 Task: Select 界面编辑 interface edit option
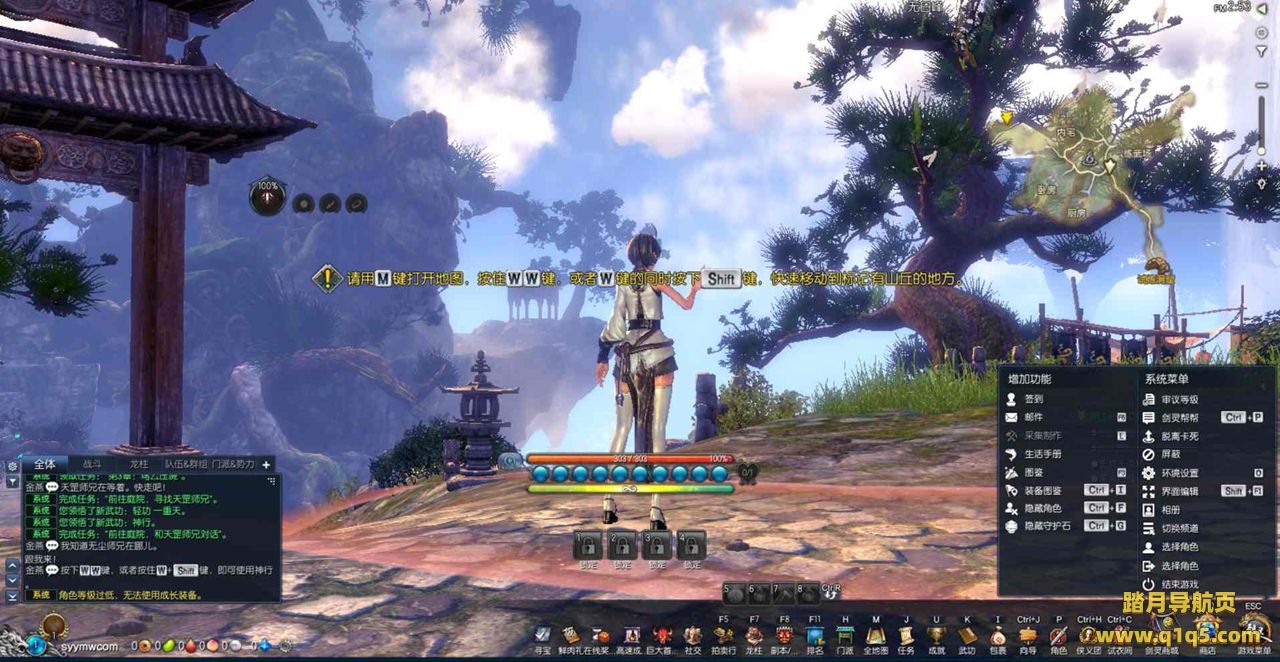pos(1179,491)
